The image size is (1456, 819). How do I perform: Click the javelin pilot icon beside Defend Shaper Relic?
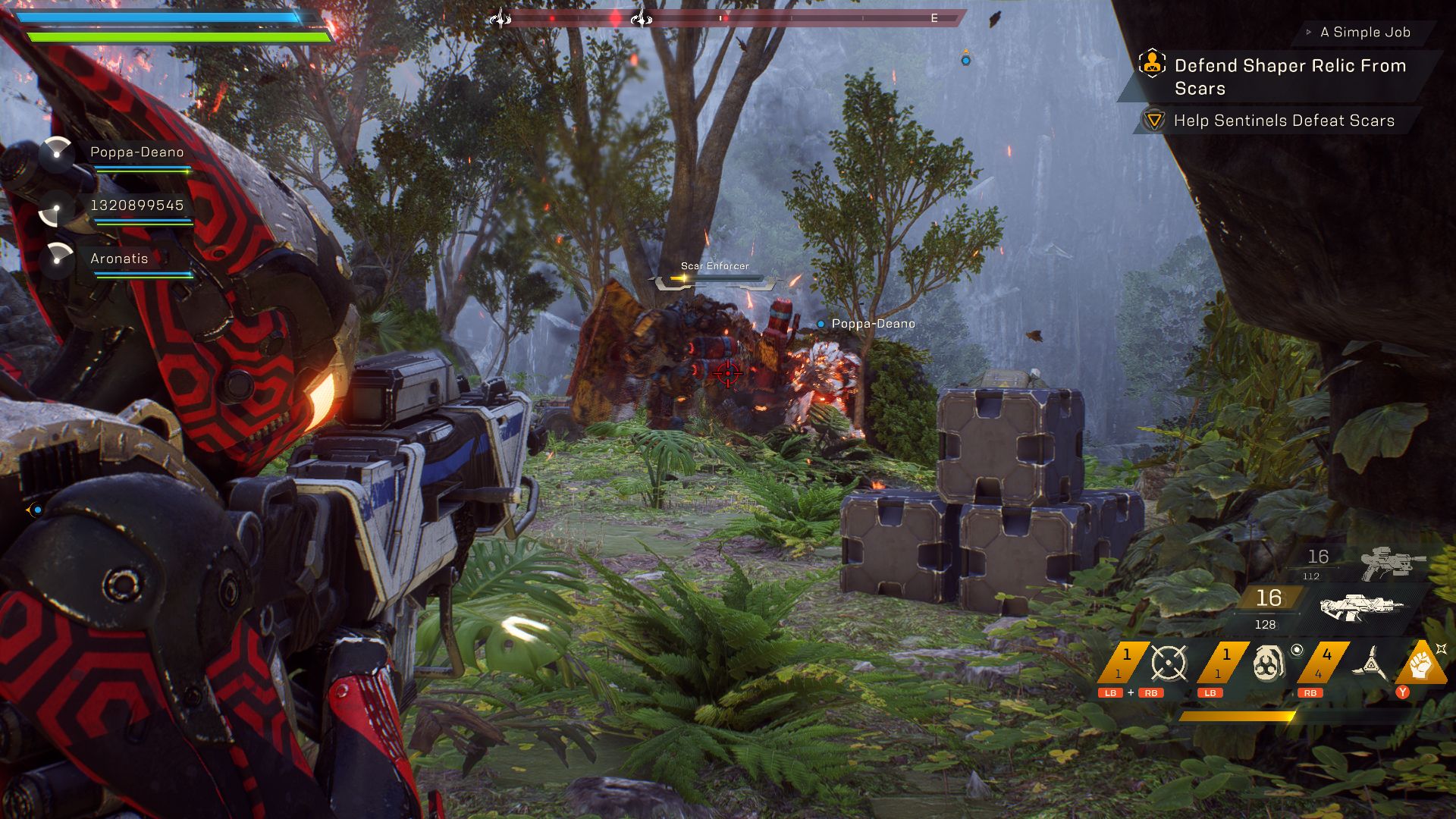click(1153, 64)
